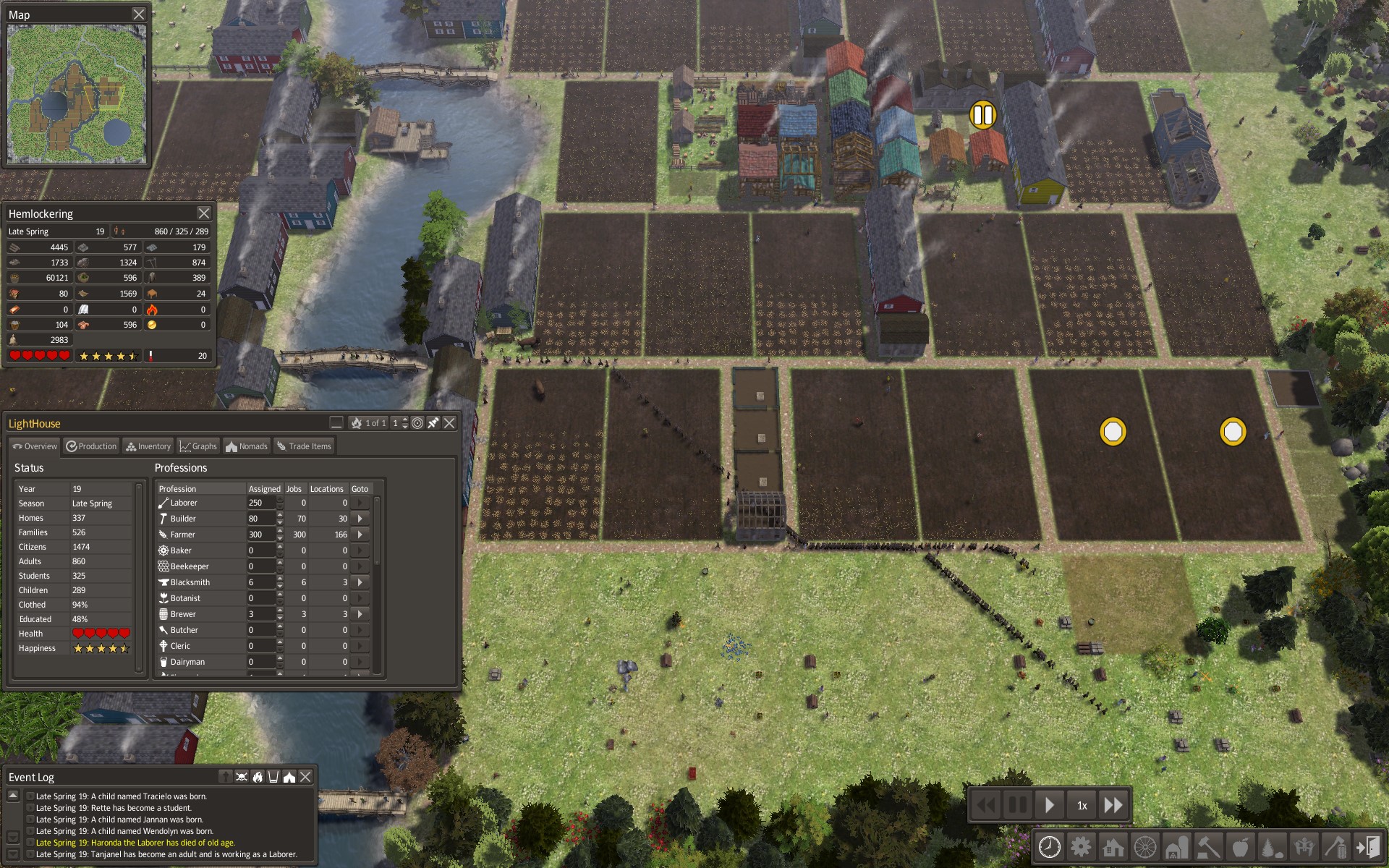The width and height of the screenshot is (1389, 868).
Task: Close the Event Log window
Action: 305,777
